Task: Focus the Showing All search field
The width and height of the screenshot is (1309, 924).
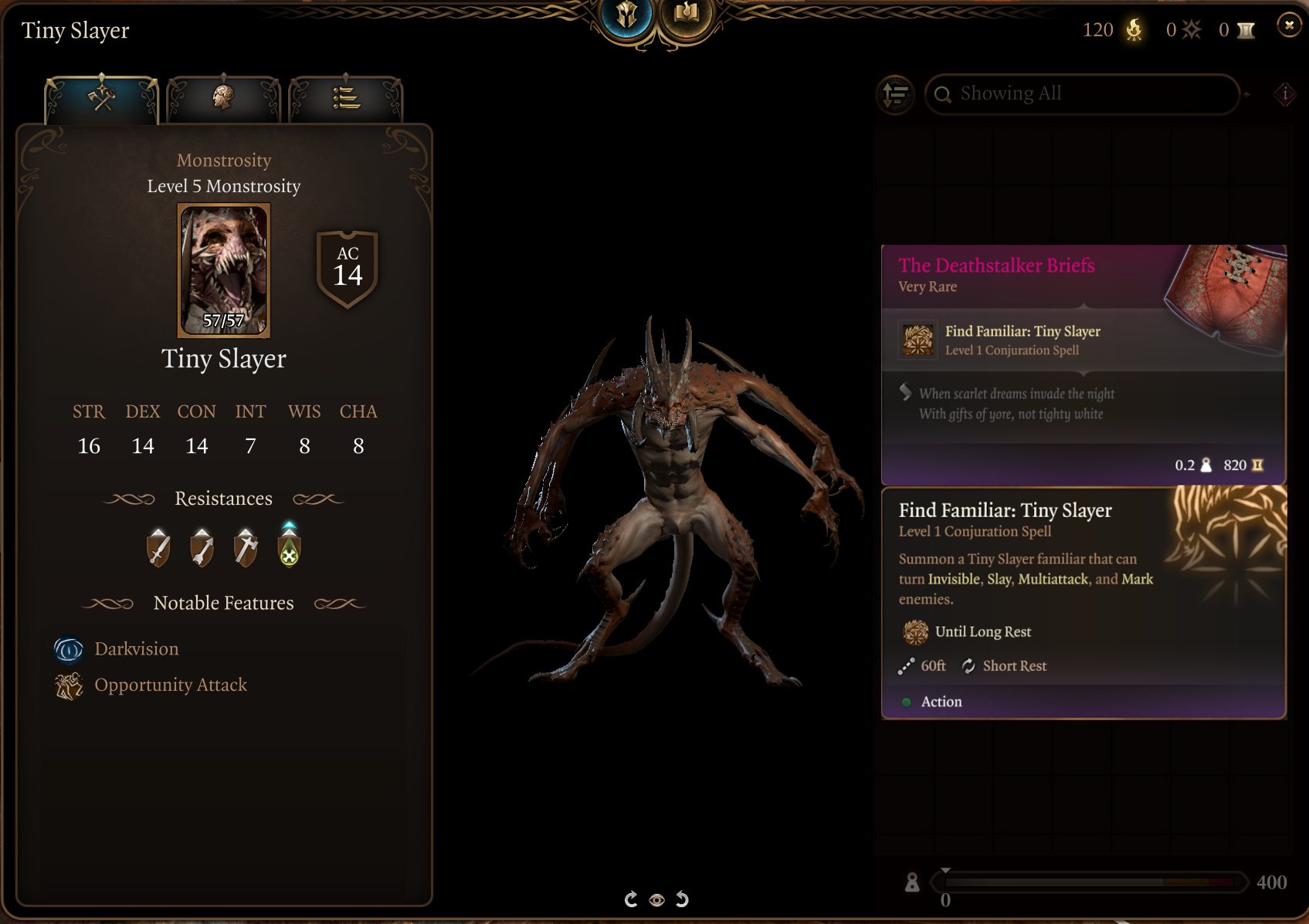Action: click(1081, 94)
